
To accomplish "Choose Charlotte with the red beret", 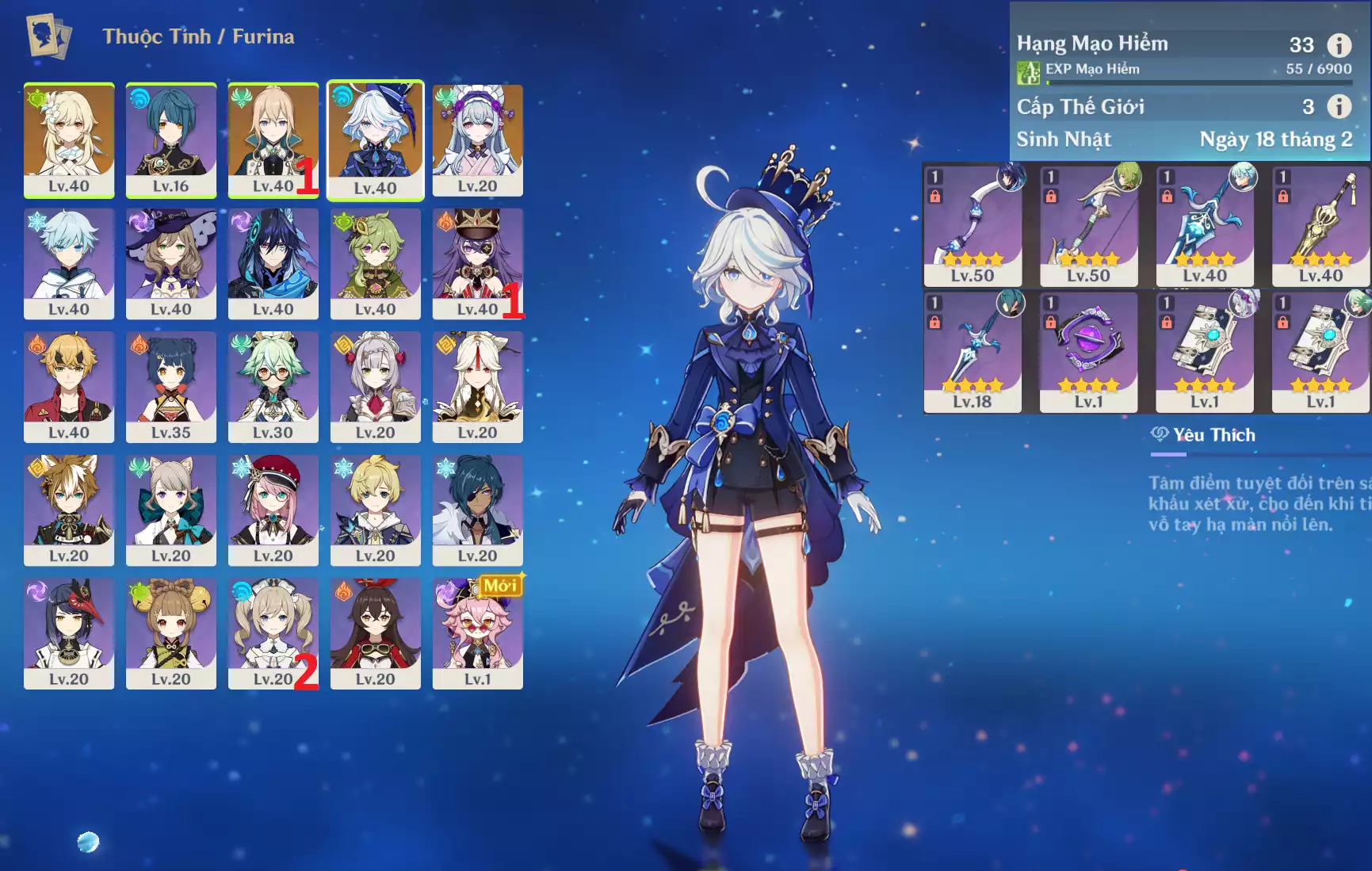I will (x=273, y=509).
